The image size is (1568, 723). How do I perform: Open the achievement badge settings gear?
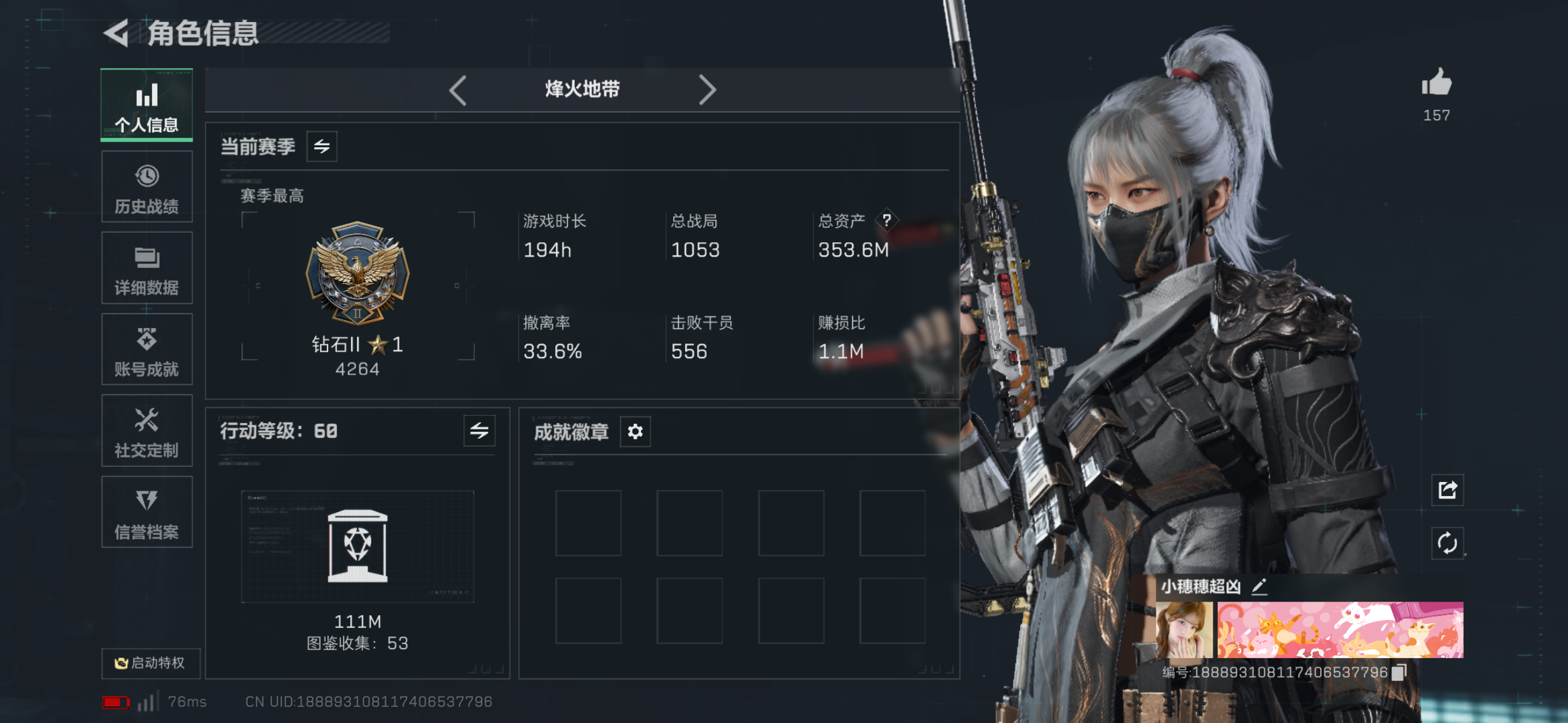635,431
